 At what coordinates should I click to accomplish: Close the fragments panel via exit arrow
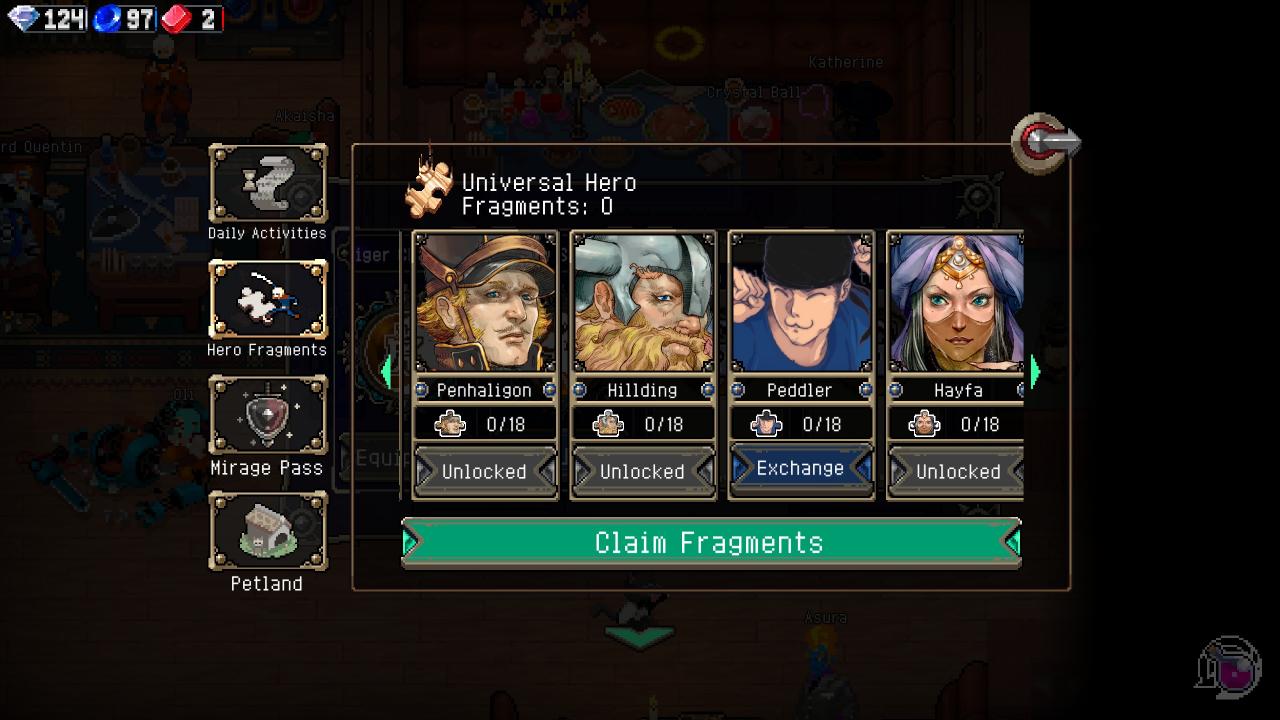(x=1045, y=142)
